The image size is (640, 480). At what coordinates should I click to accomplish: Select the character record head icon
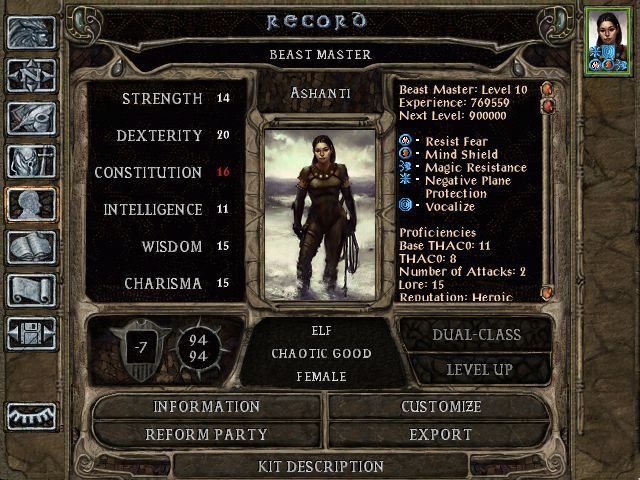tap(30, 204)
